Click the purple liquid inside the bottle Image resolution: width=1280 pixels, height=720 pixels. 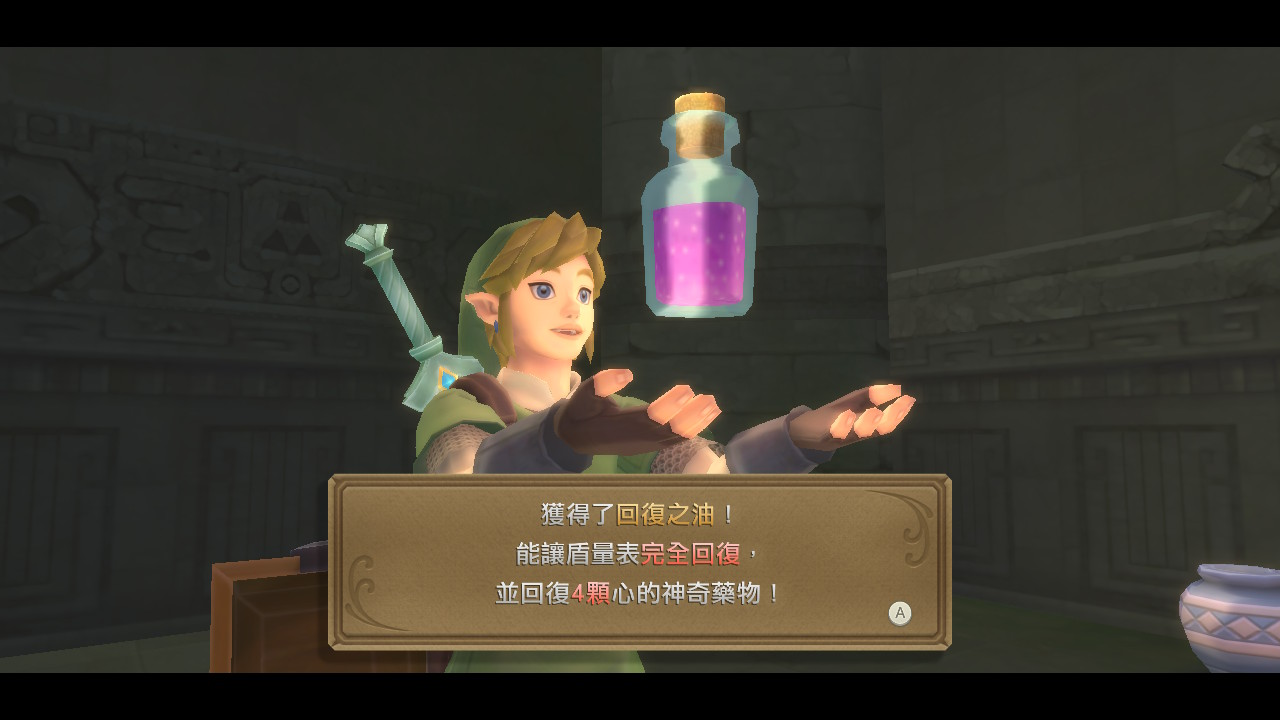click(x=698, y=250)
